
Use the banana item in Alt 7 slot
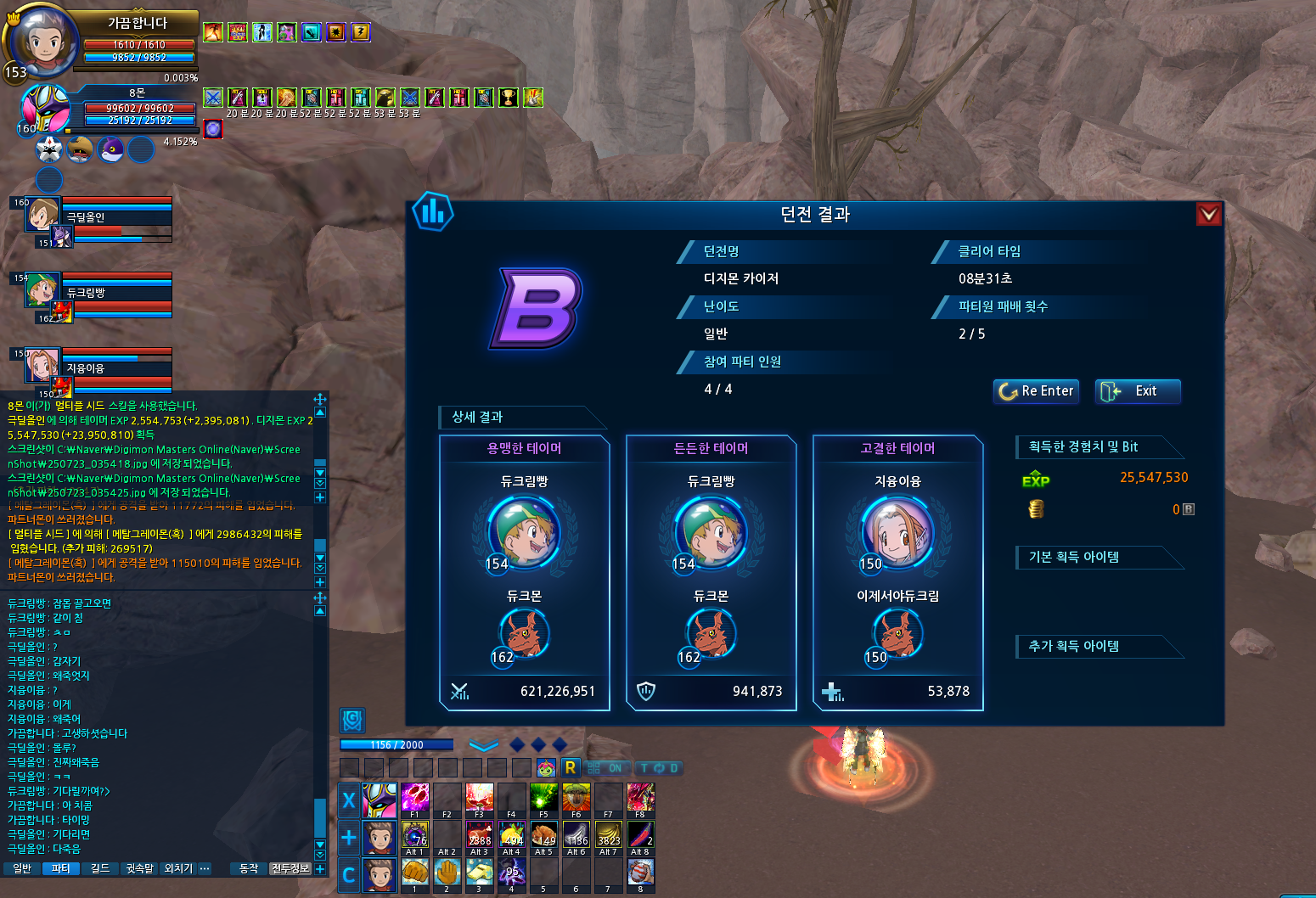click(609, 836)
